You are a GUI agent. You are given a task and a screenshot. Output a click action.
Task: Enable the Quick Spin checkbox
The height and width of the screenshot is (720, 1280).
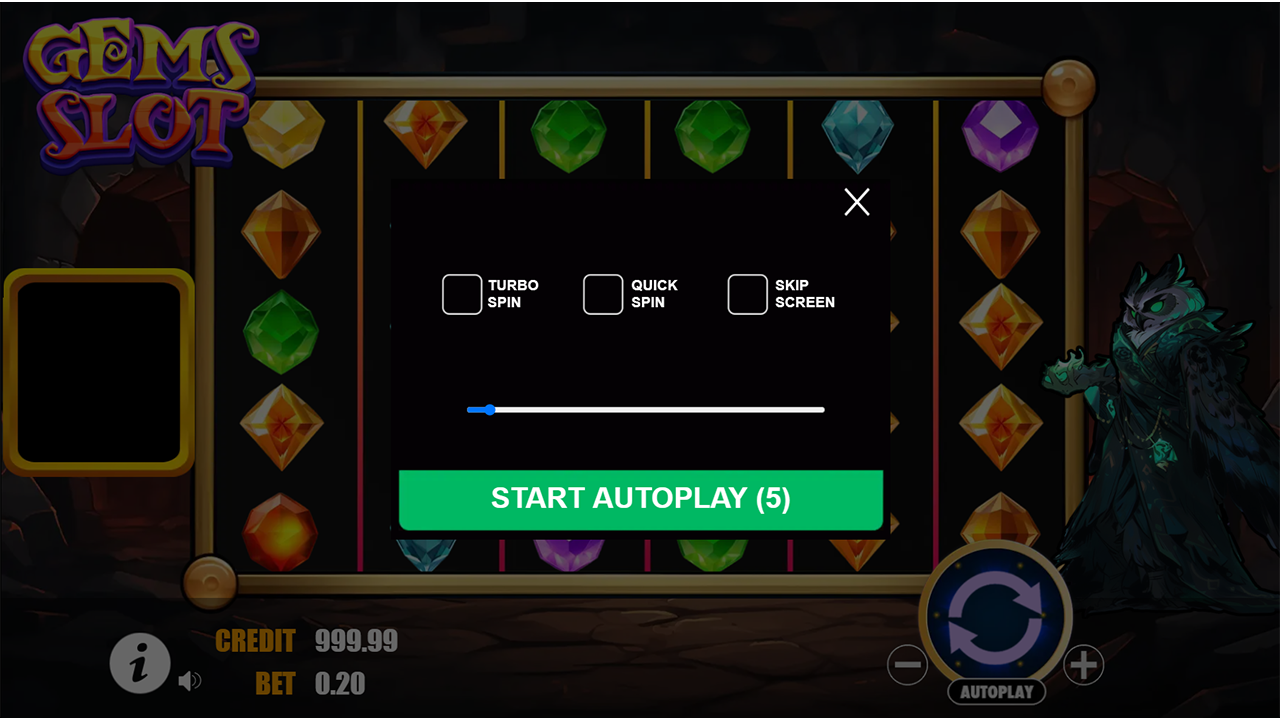click(602, 293)
